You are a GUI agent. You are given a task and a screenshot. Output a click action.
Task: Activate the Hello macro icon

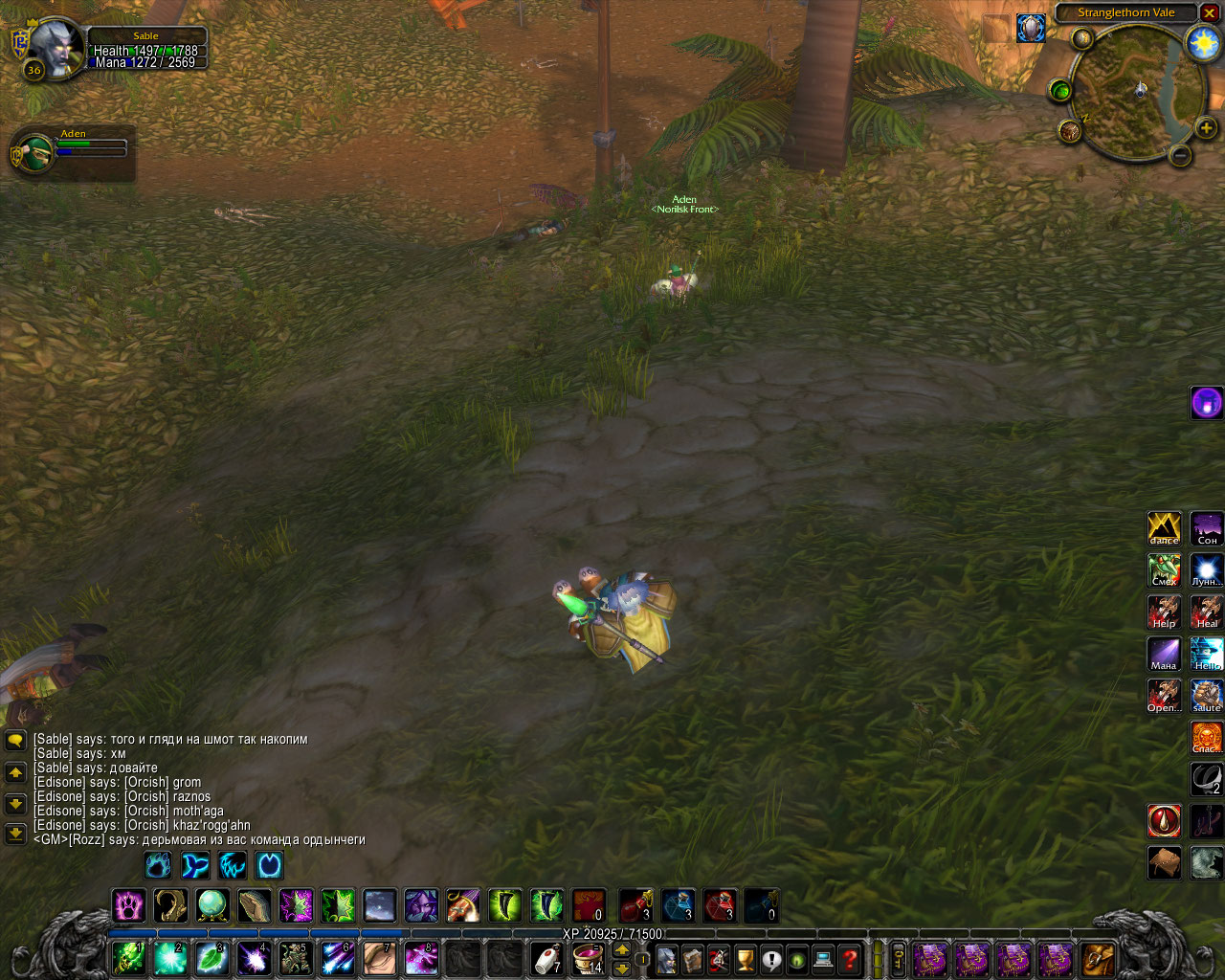click(x=1206, y=654)
